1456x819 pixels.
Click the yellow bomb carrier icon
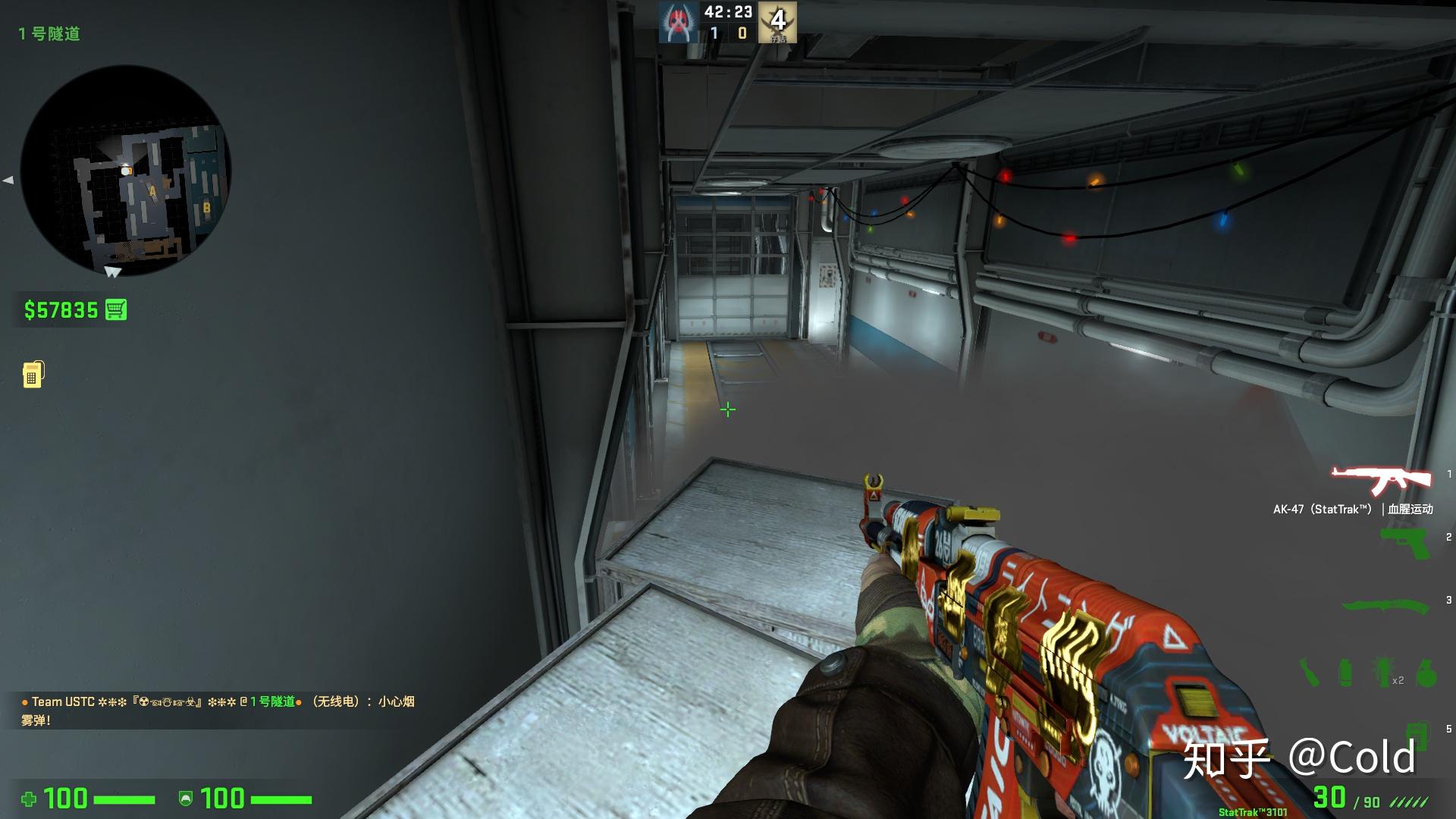(33, 374)
